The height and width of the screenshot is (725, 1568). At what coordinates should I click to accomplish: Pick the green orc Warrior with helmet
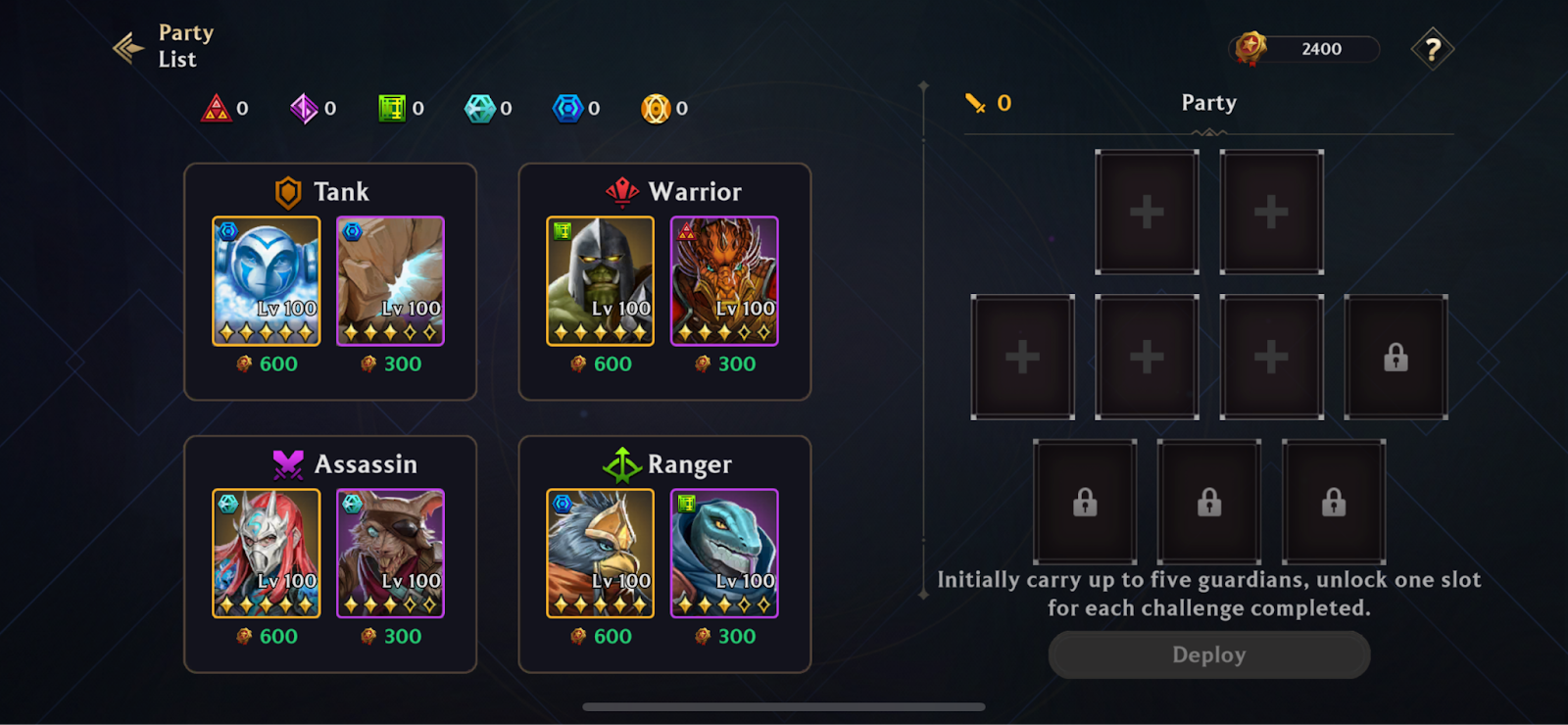coord(600,281)
